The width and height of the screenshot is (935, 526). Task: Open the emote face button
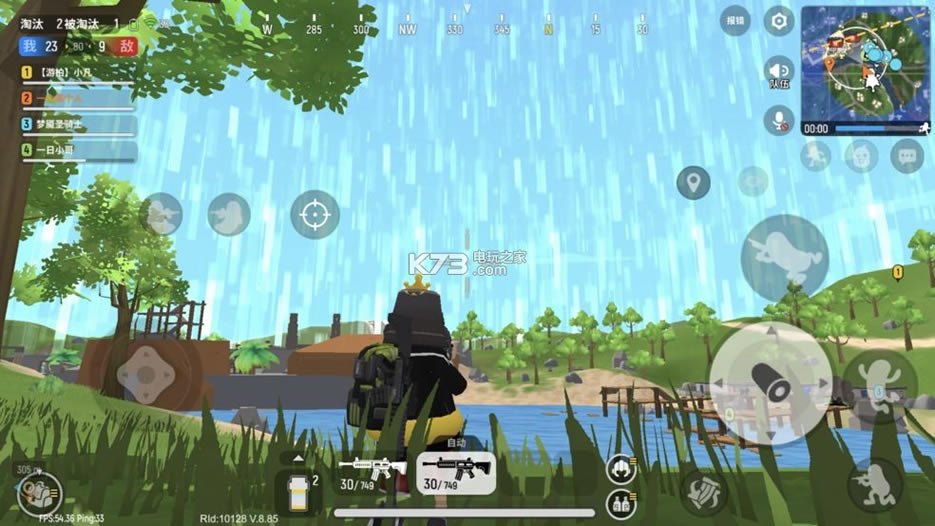[x=860, y=155]
